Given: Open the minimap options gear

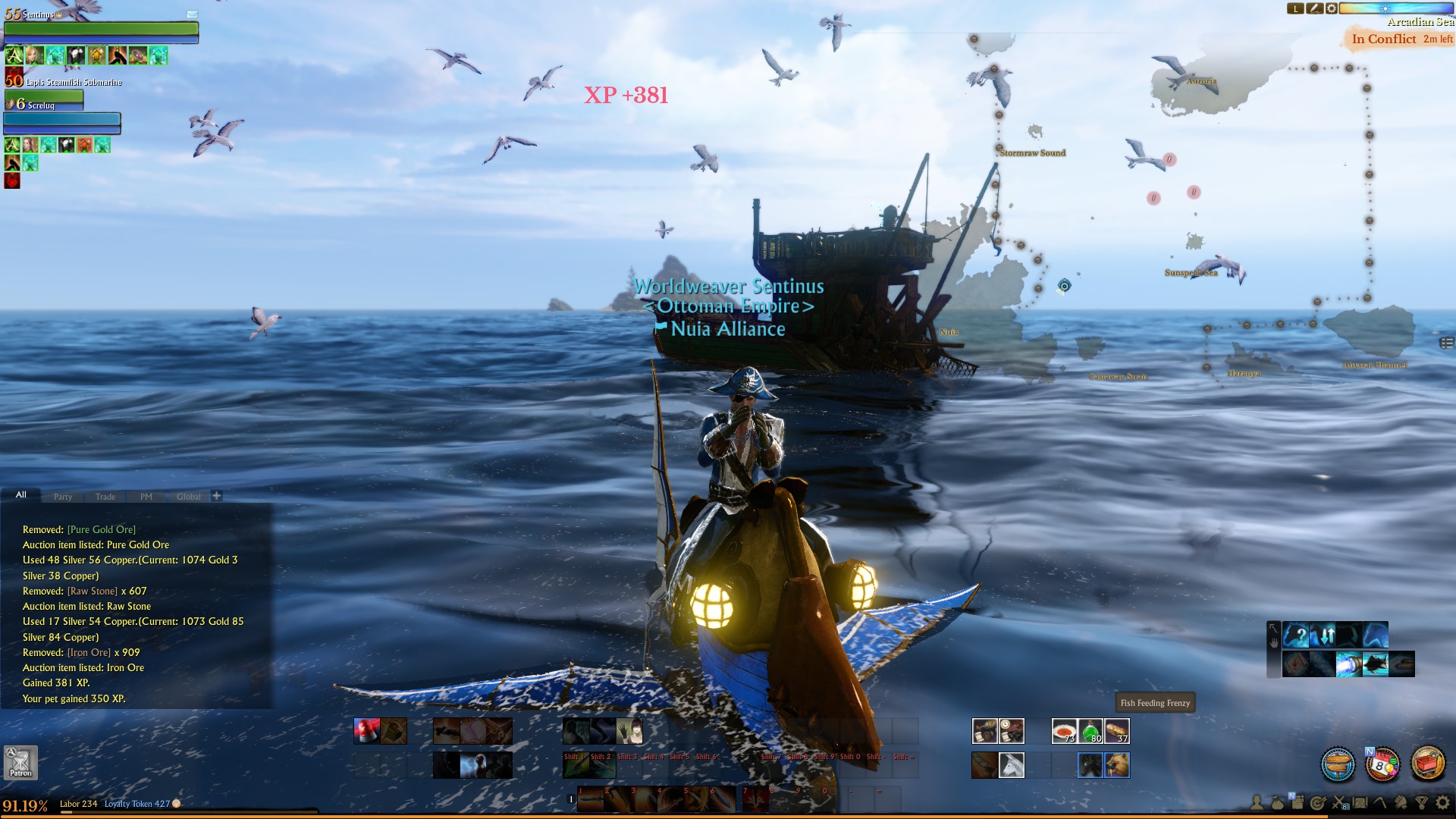Looking at the screenshot, I should pyautogui.click(x=1332, y=9).
